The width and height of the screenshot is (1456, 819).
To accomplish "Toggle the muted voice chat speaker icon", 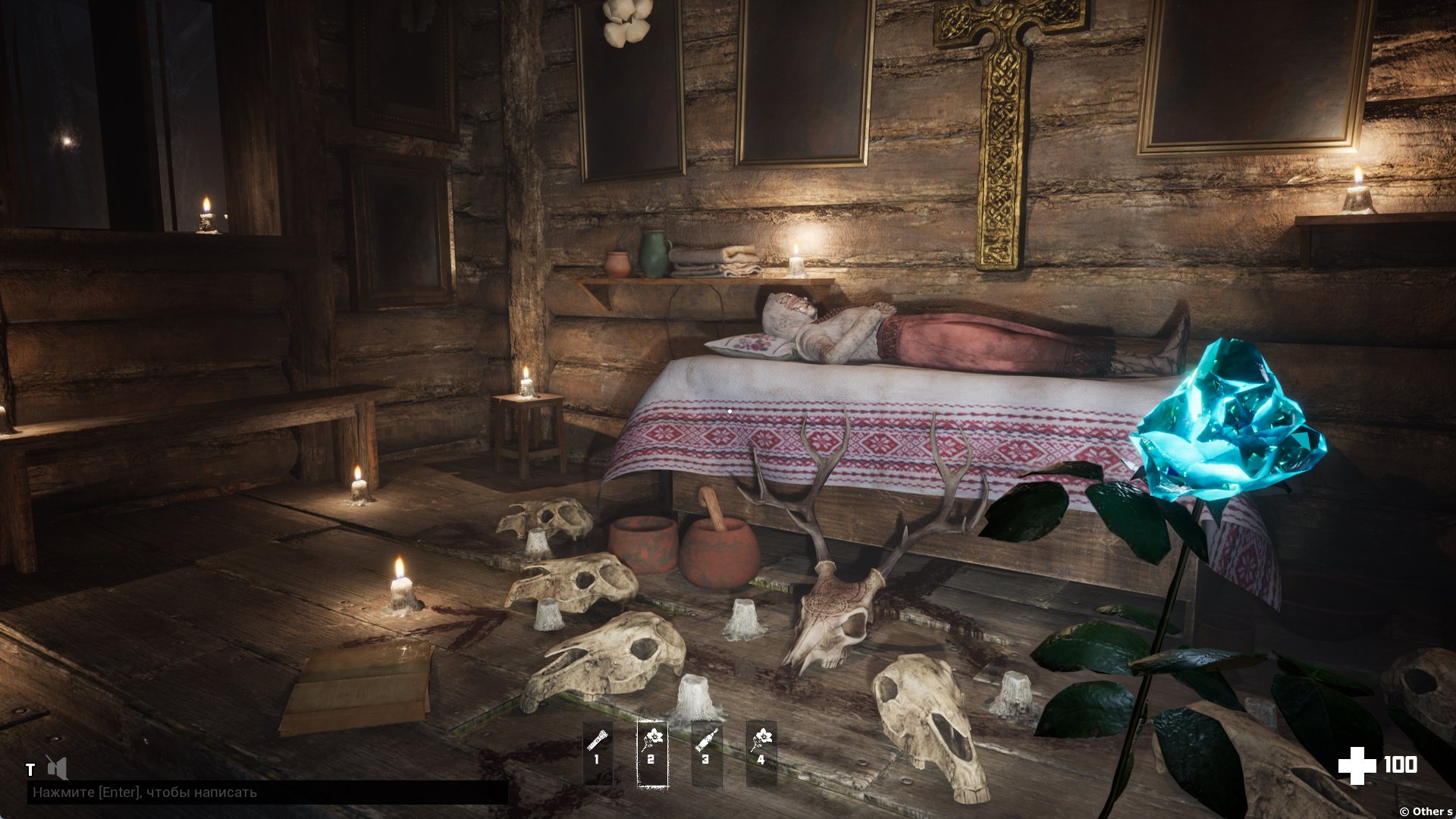I will [x=56, y=768].
